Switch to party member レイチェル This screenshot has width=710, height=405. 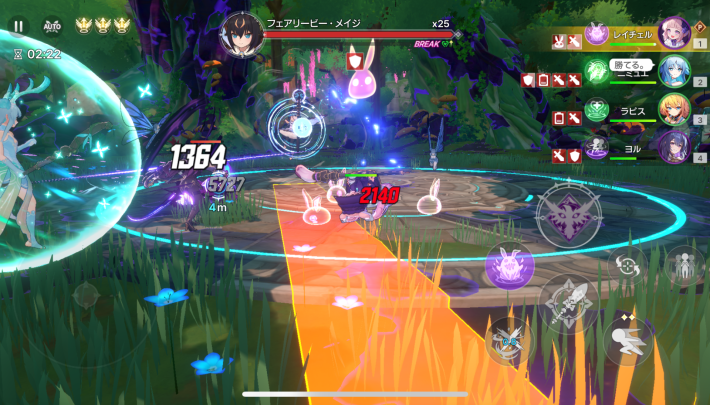point(674,34)
